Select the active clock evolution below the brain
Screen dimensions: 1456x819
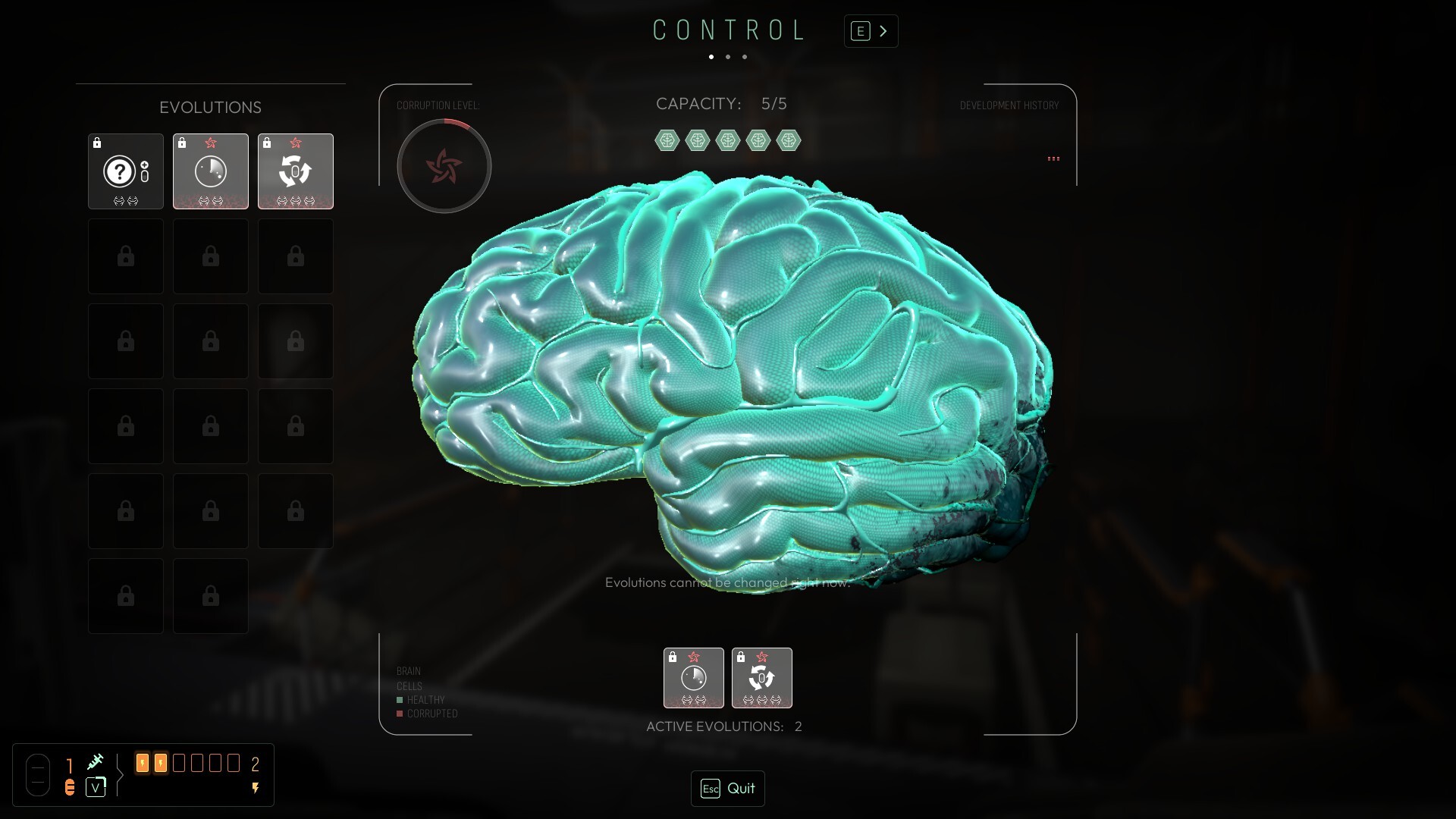coord(694,678)
